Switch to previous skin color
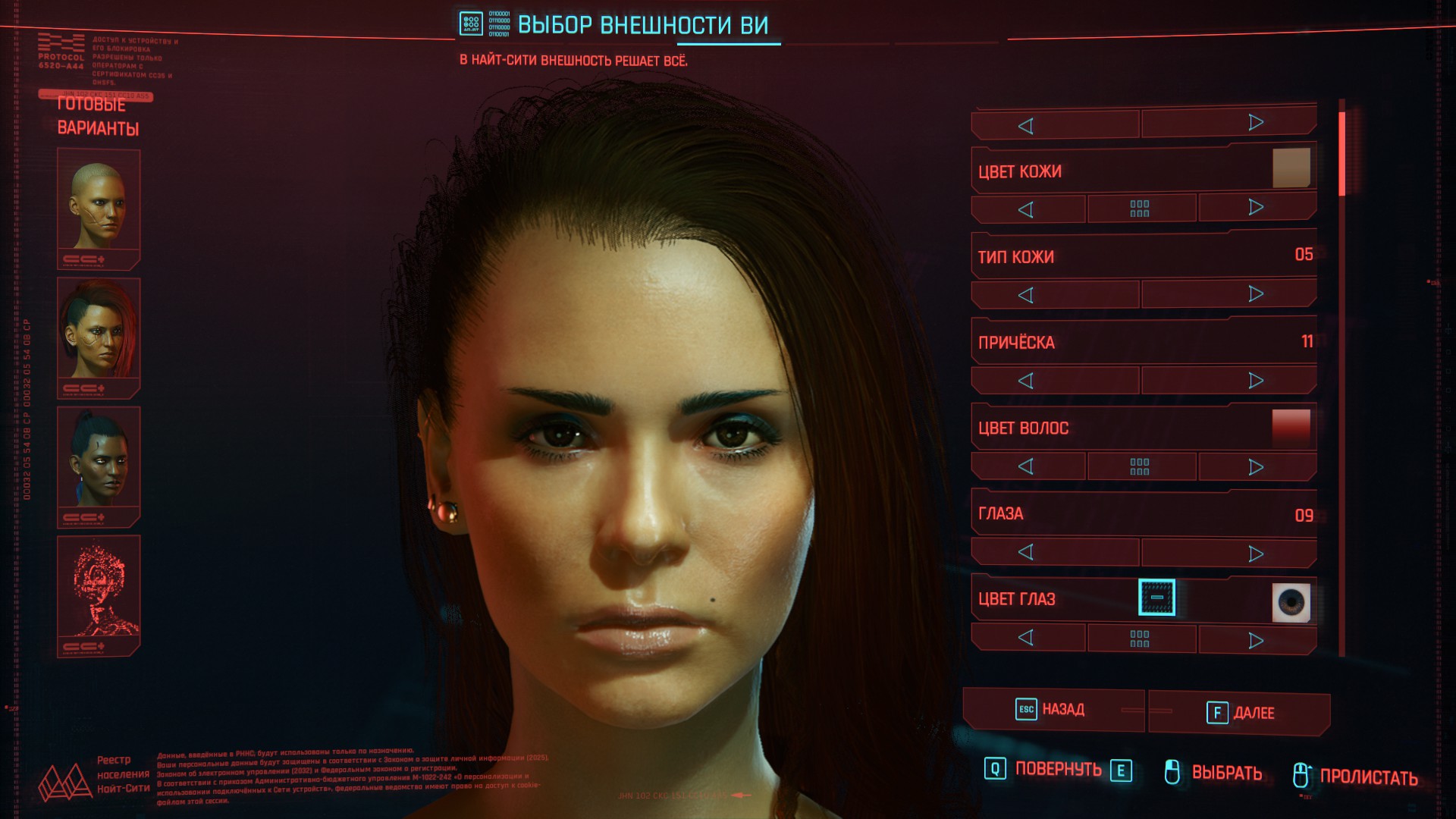 pyautogui.click(x=1026, y=209)
